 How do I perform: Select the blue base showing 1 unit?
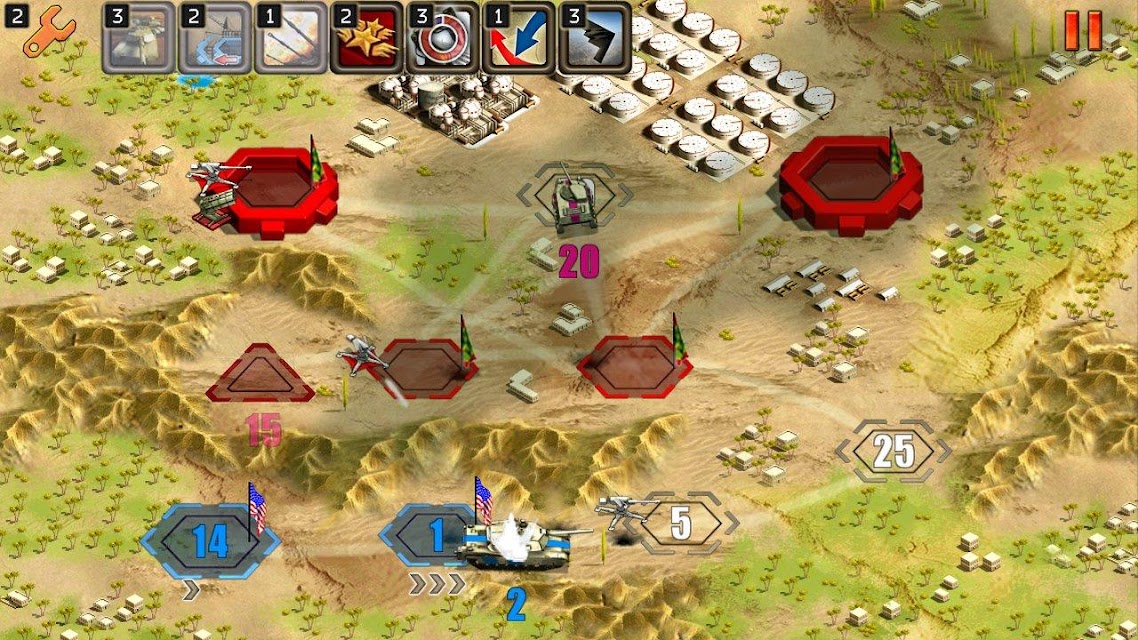tap(432, 536)
